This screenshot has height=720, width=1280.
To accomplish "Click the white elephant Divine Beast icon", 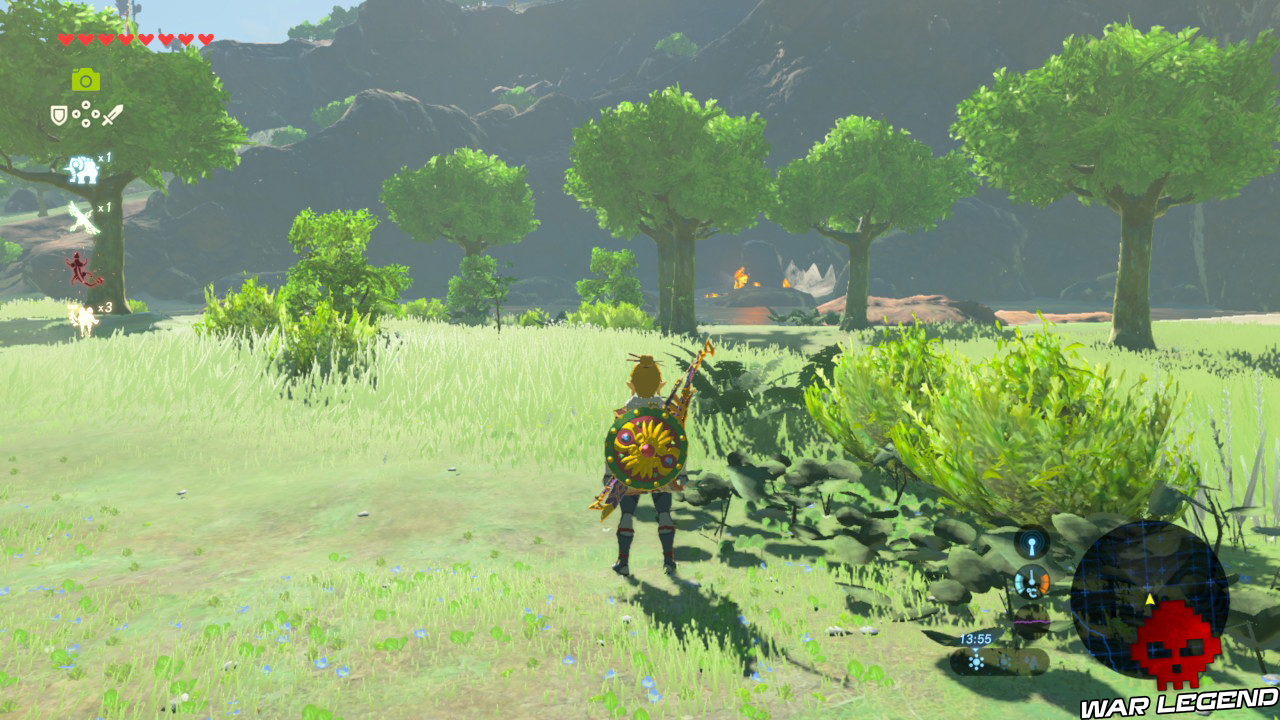I will 83,170.
